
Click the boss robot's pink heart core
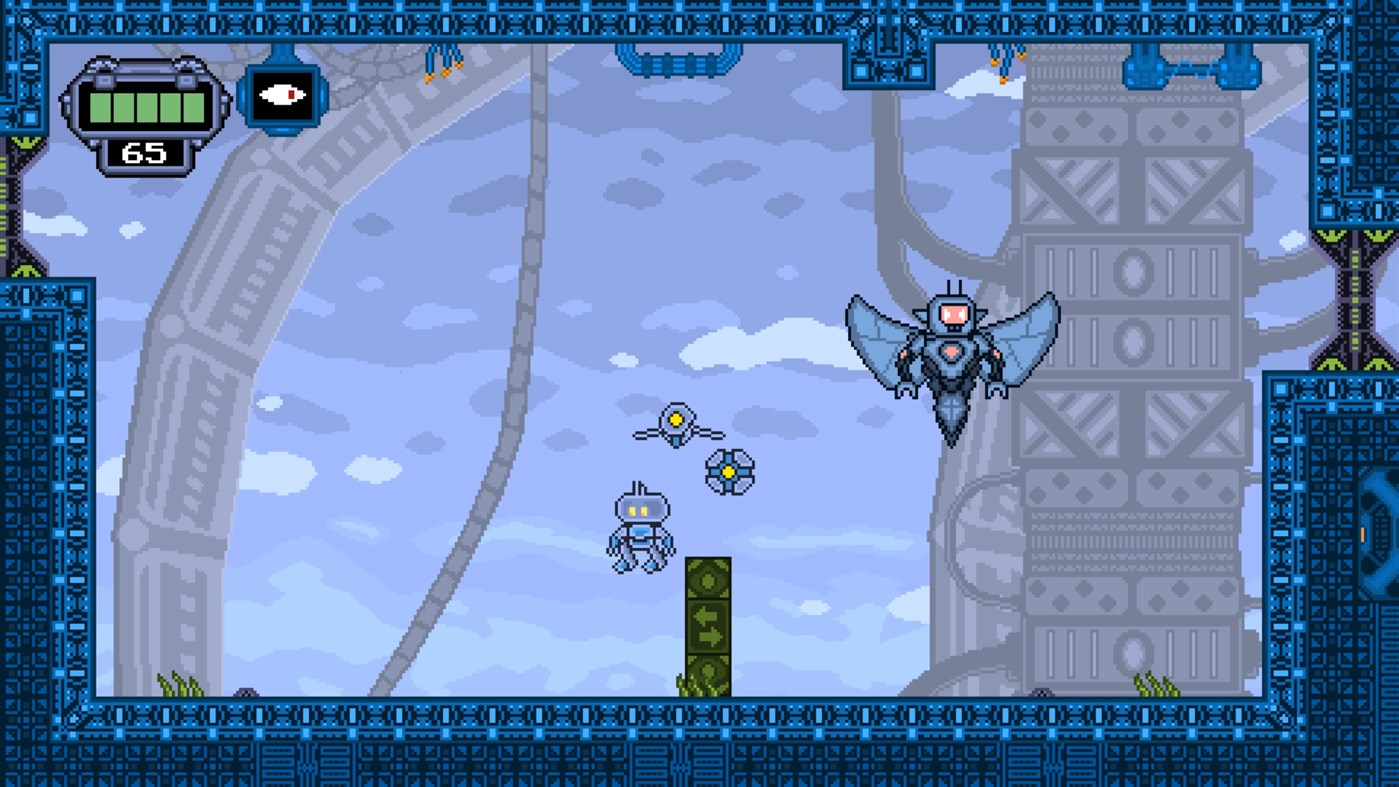click(953, 352)
